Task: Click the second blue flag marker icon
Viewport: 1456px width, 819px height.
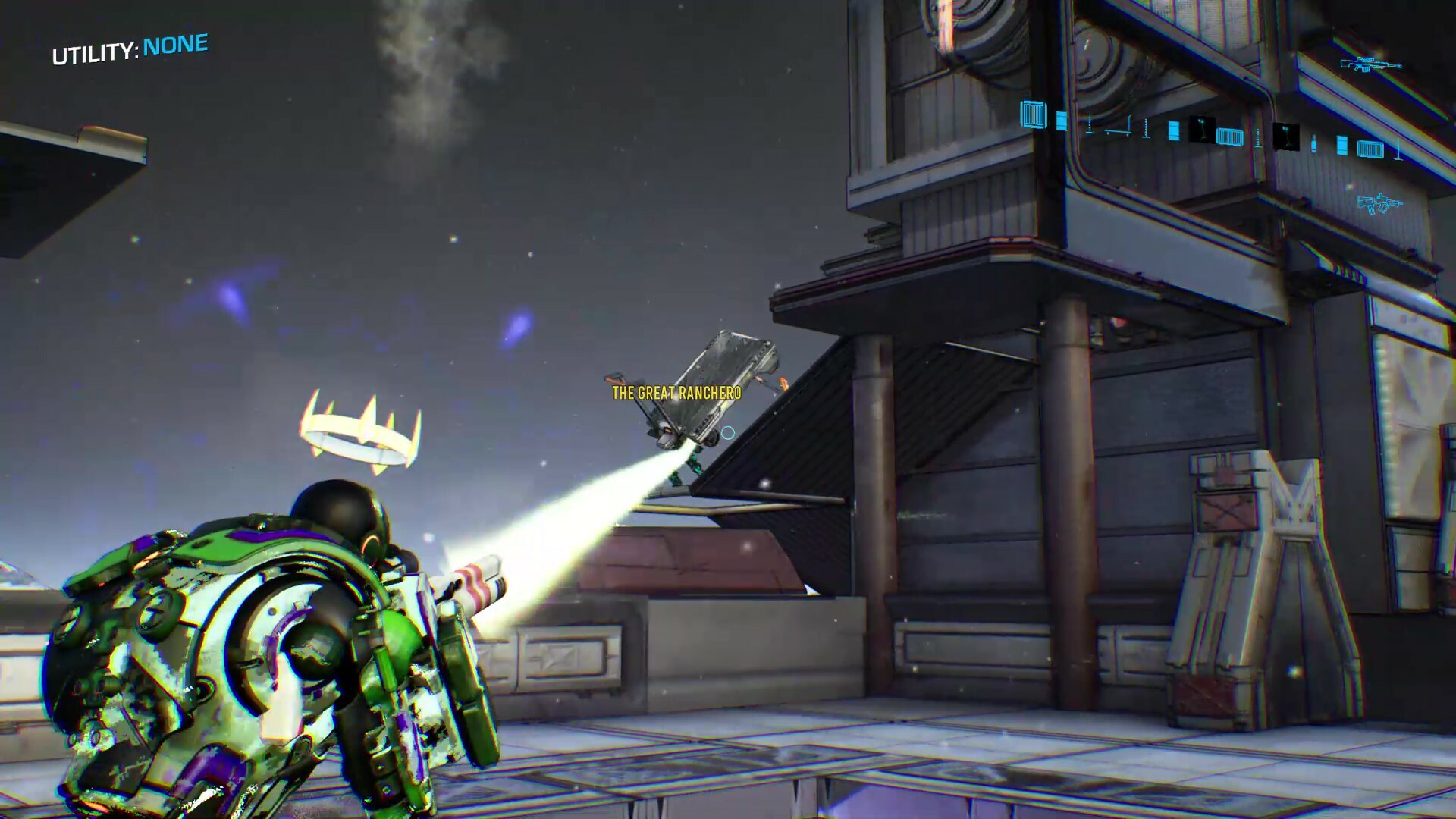Action: (x=1145, y=127)
